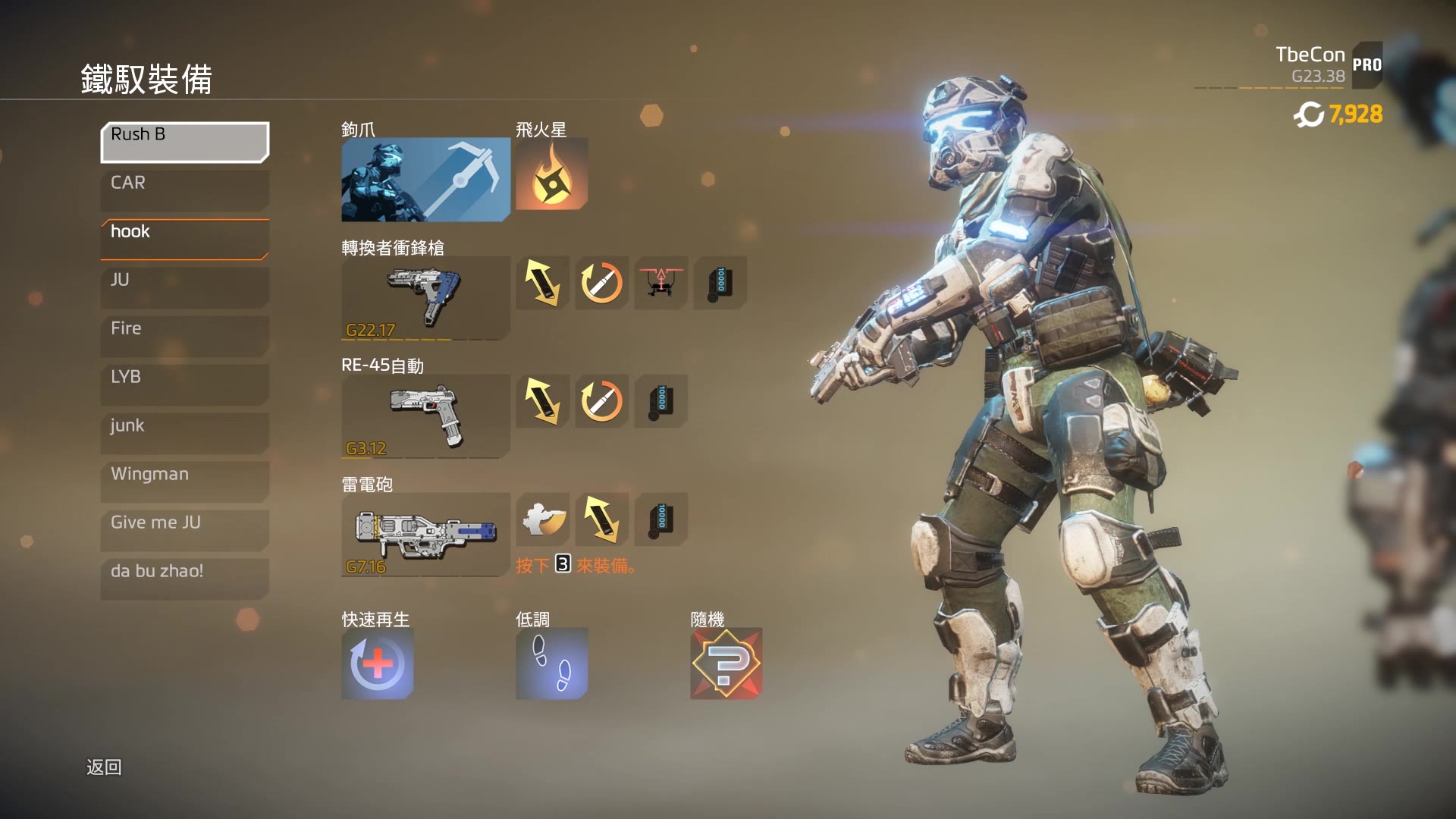The width and height of the screenshot is (1456, 819).
Task: Change the 鉤爪 grapple tactical ability
Action: coord(425,179)
